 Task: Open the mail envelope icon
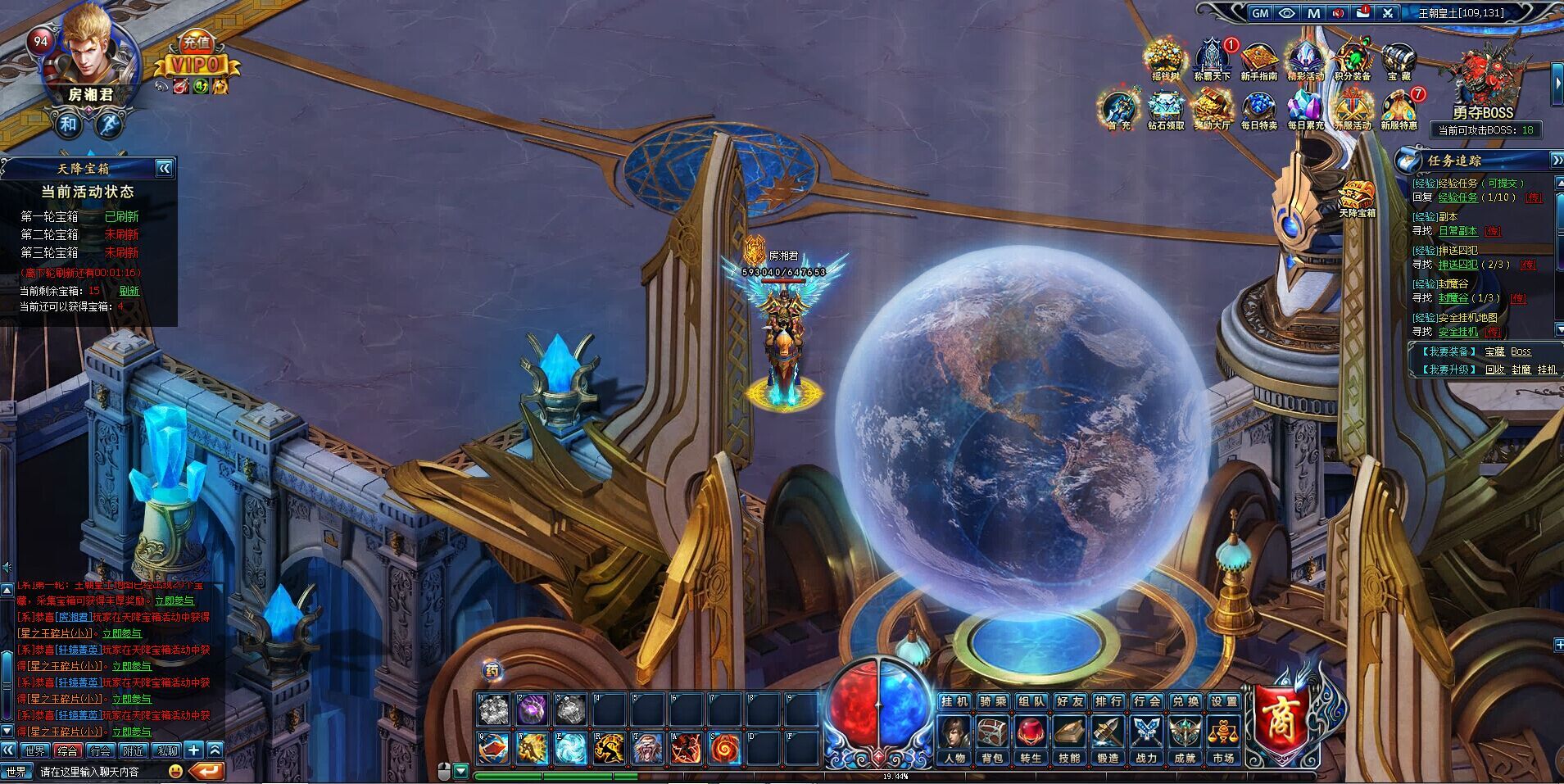(x=1363, y=13)
